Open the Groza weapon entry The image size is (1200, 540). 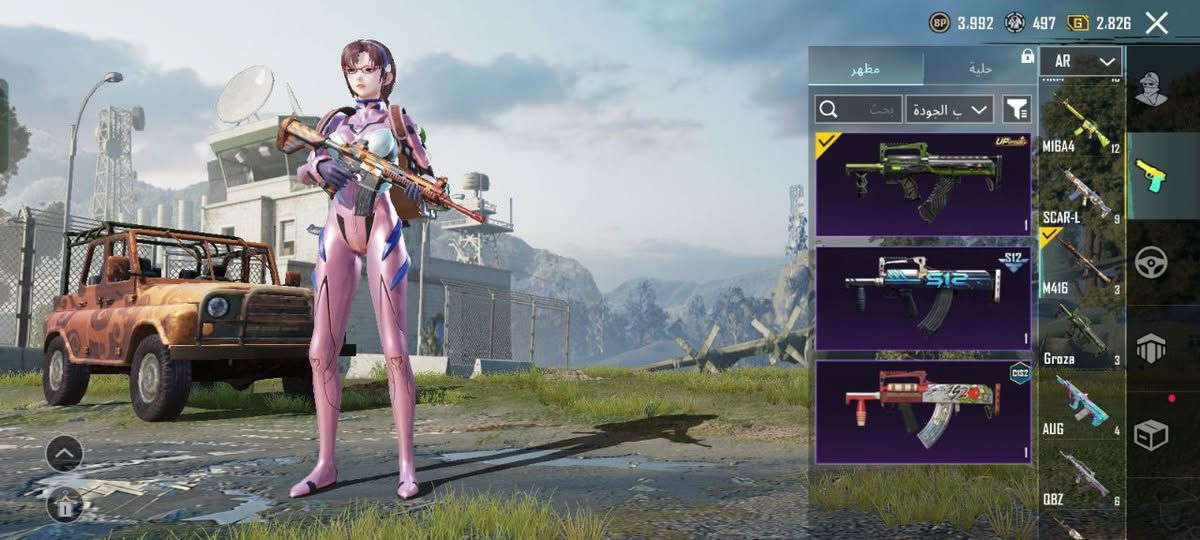(1082, 335)
